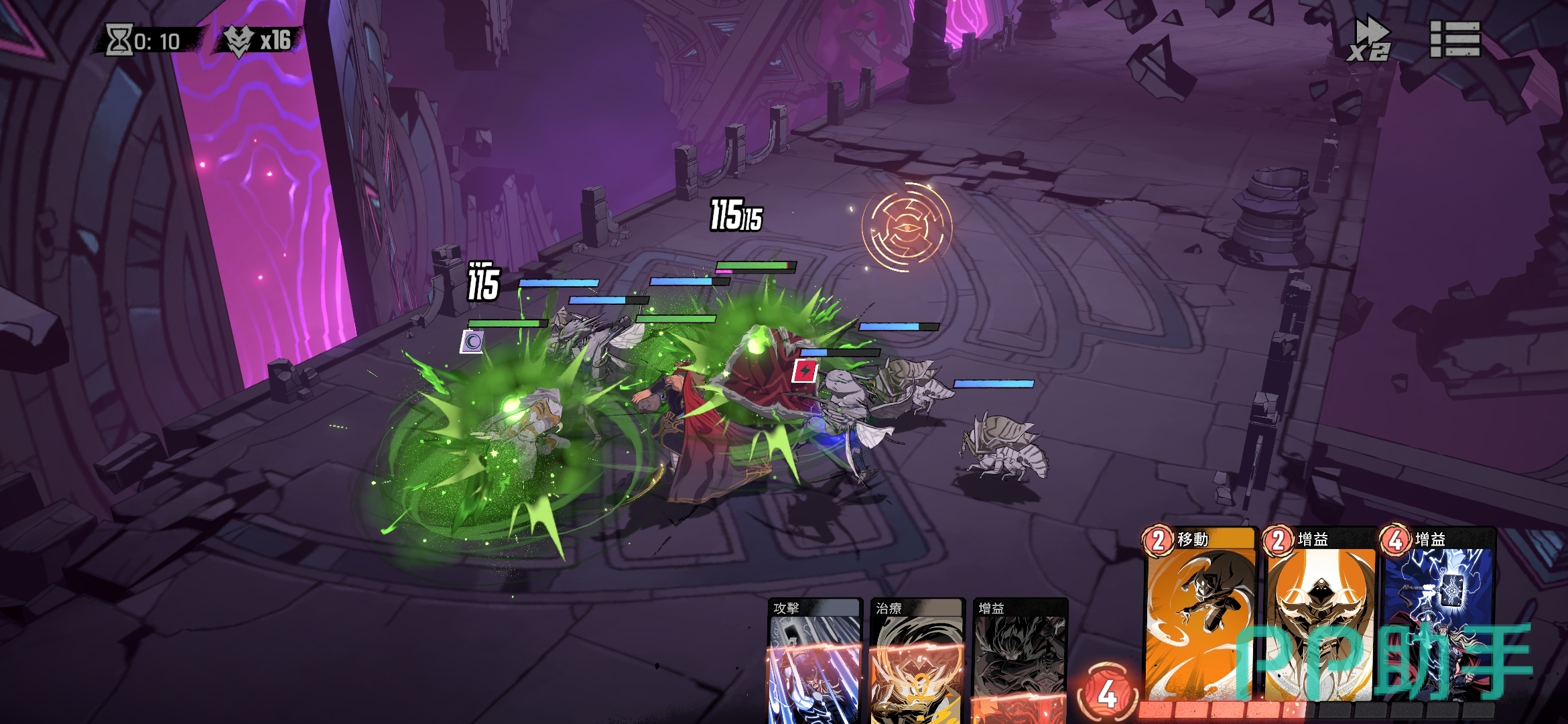
Task: Open the list menu in the top corner
Action: (1455, 39)
